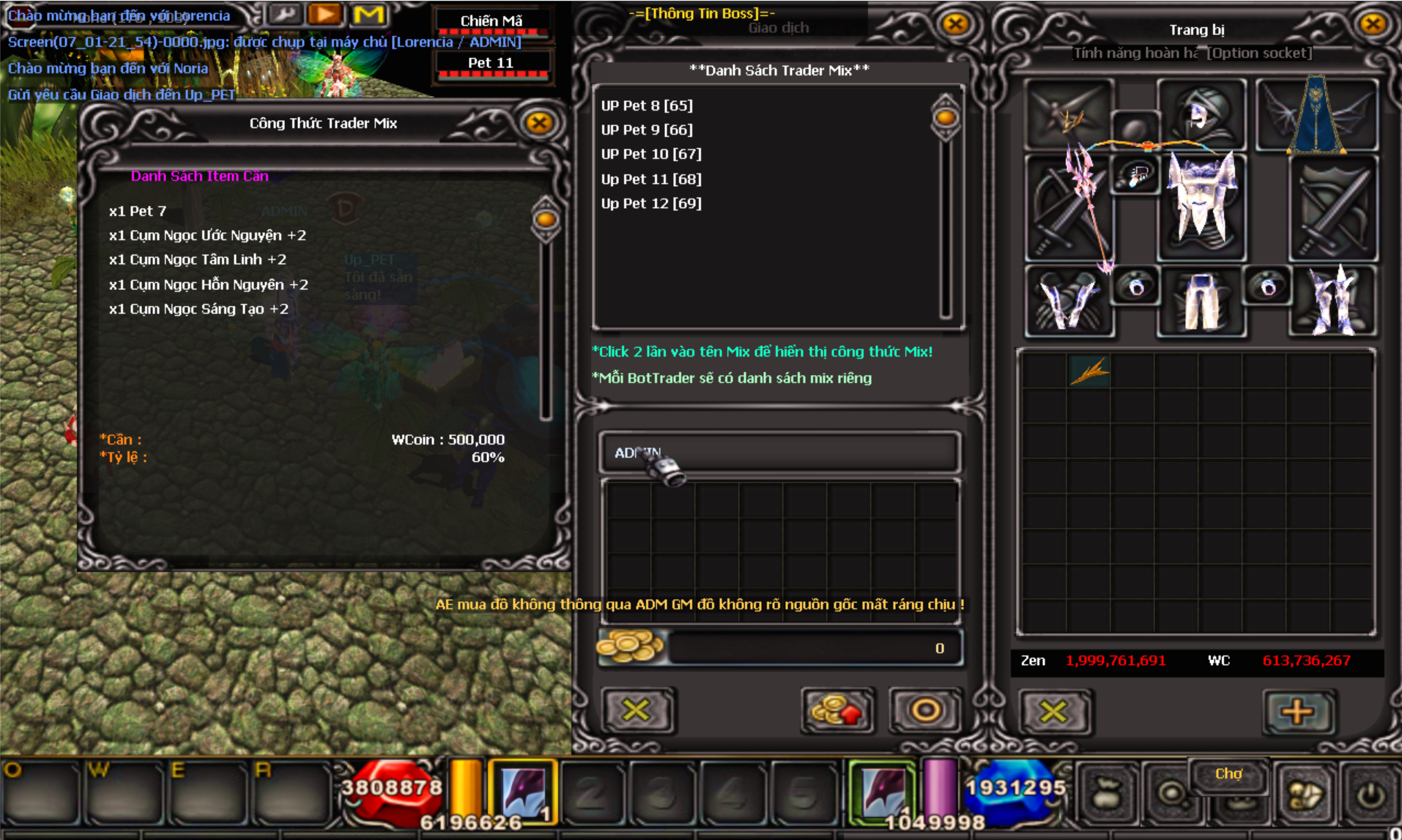Select the UP Pet 8 [65] recipe
This screenshot has width=1402, height=840.
tap(647, 105)
